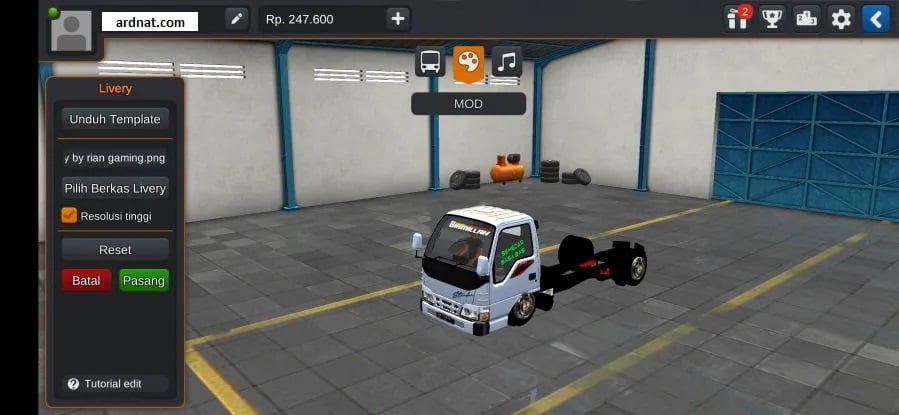This screenshot has width=899, height=415.
Task: Choose a livery file with Pilih Berkas Livery
Action: pyautogui.click(x=114, y=188)
